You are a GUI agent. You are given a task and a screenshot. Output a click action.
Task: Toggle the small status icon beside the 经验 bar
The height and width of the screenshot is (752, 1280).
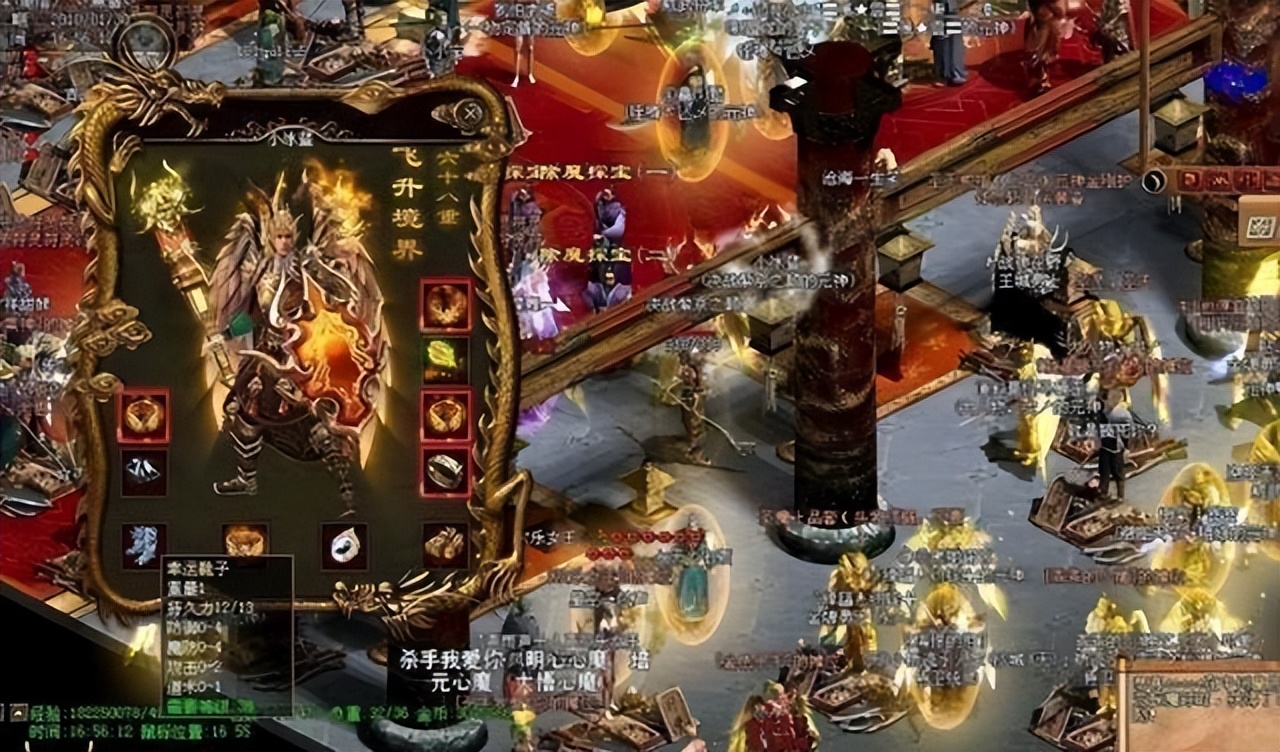coord(17,712)
